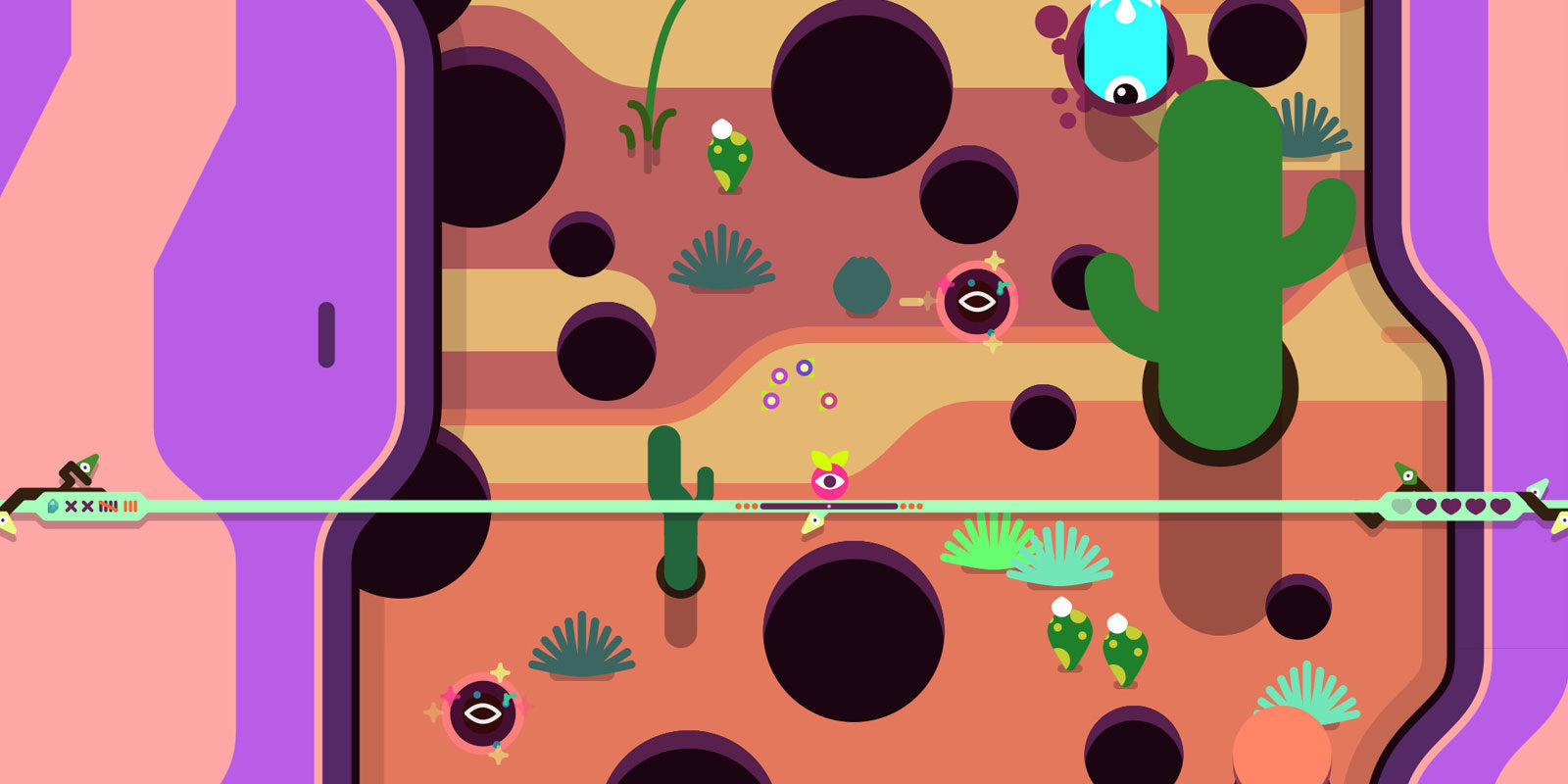Viewport: 1568px width, 784px height.
Task: Click the grayed-out heart on the health bar
Action: 1401,506
